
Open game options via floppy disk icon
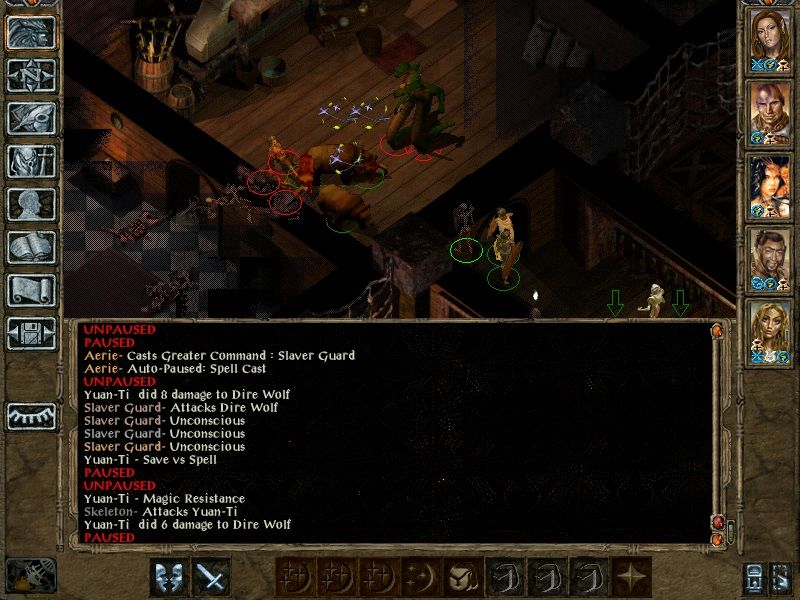[31, 332]
